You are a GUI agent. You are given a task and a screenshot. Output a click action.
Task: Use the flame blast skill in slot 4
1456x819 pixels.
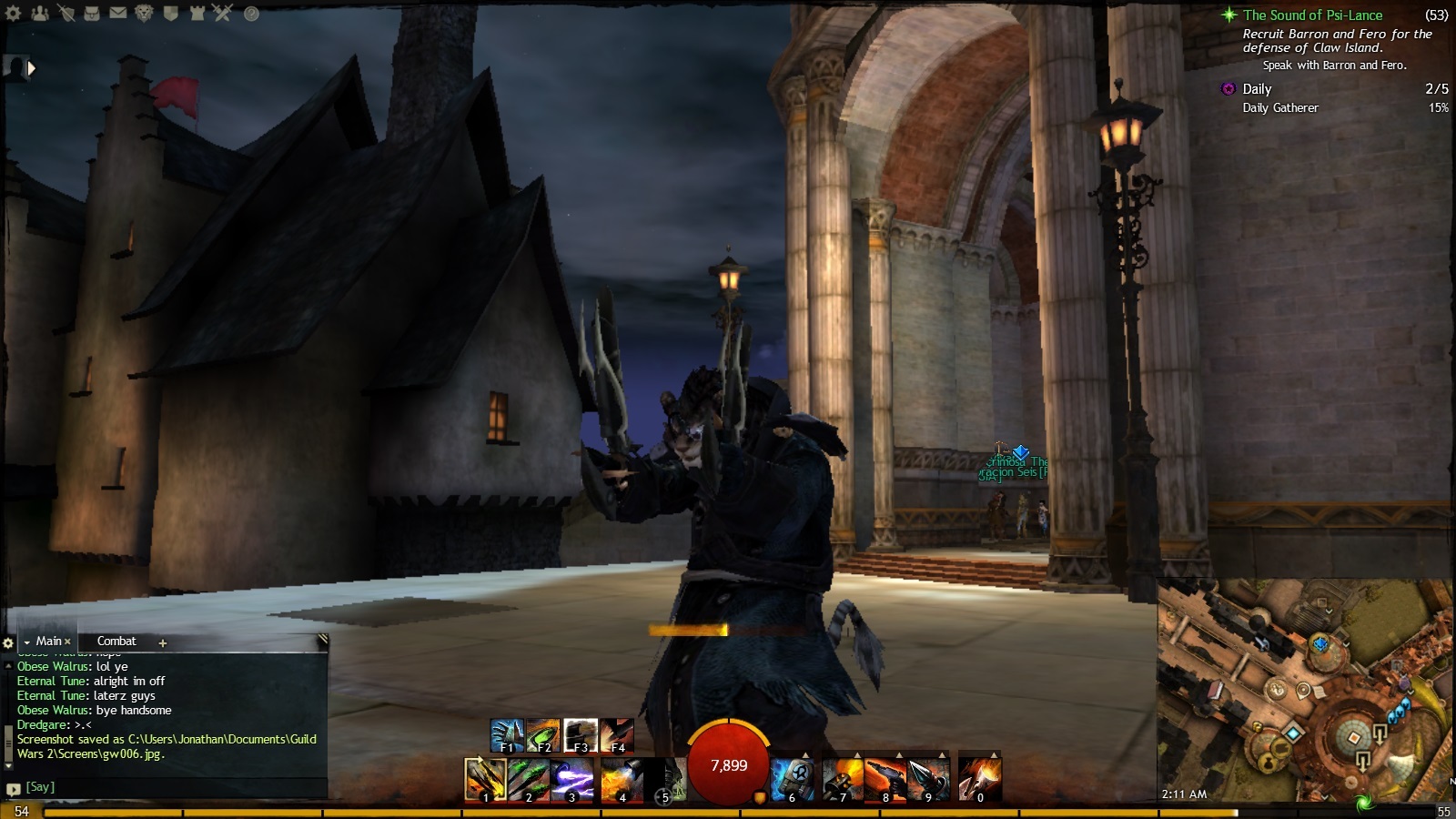[x=622, y=780]
